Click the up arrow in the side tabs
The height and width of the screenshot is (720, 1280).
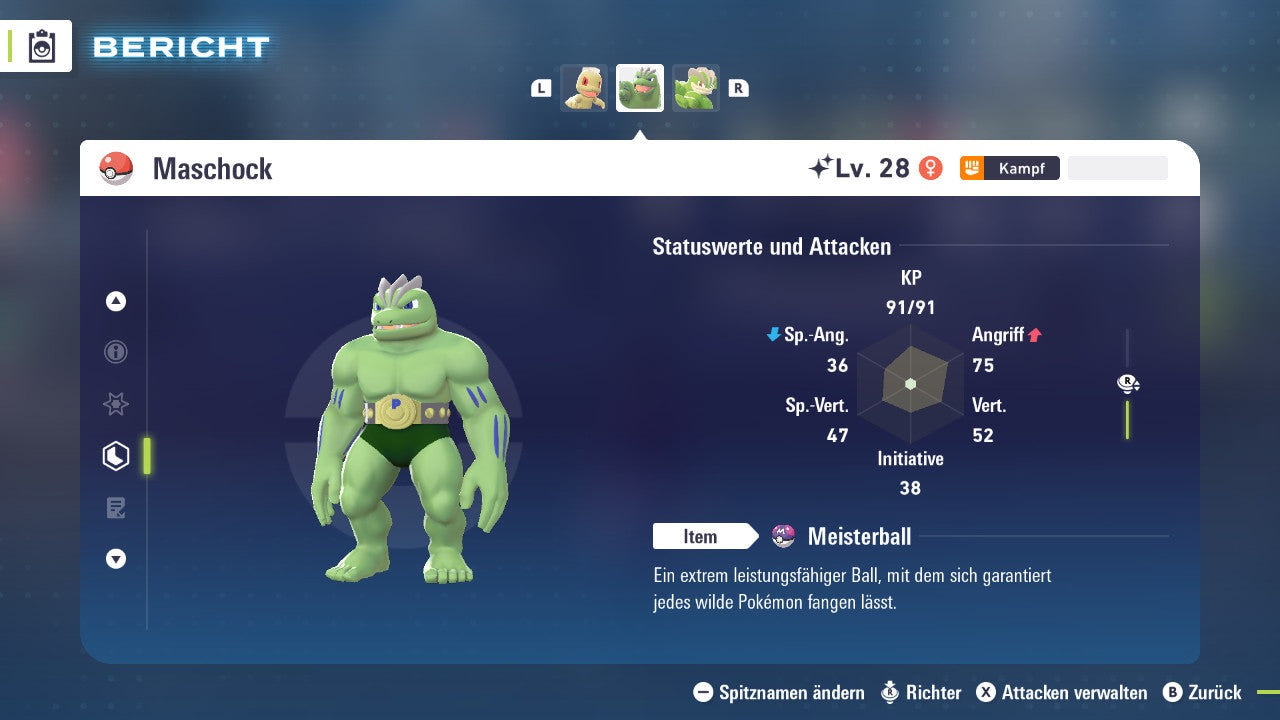tap(116, 301)
